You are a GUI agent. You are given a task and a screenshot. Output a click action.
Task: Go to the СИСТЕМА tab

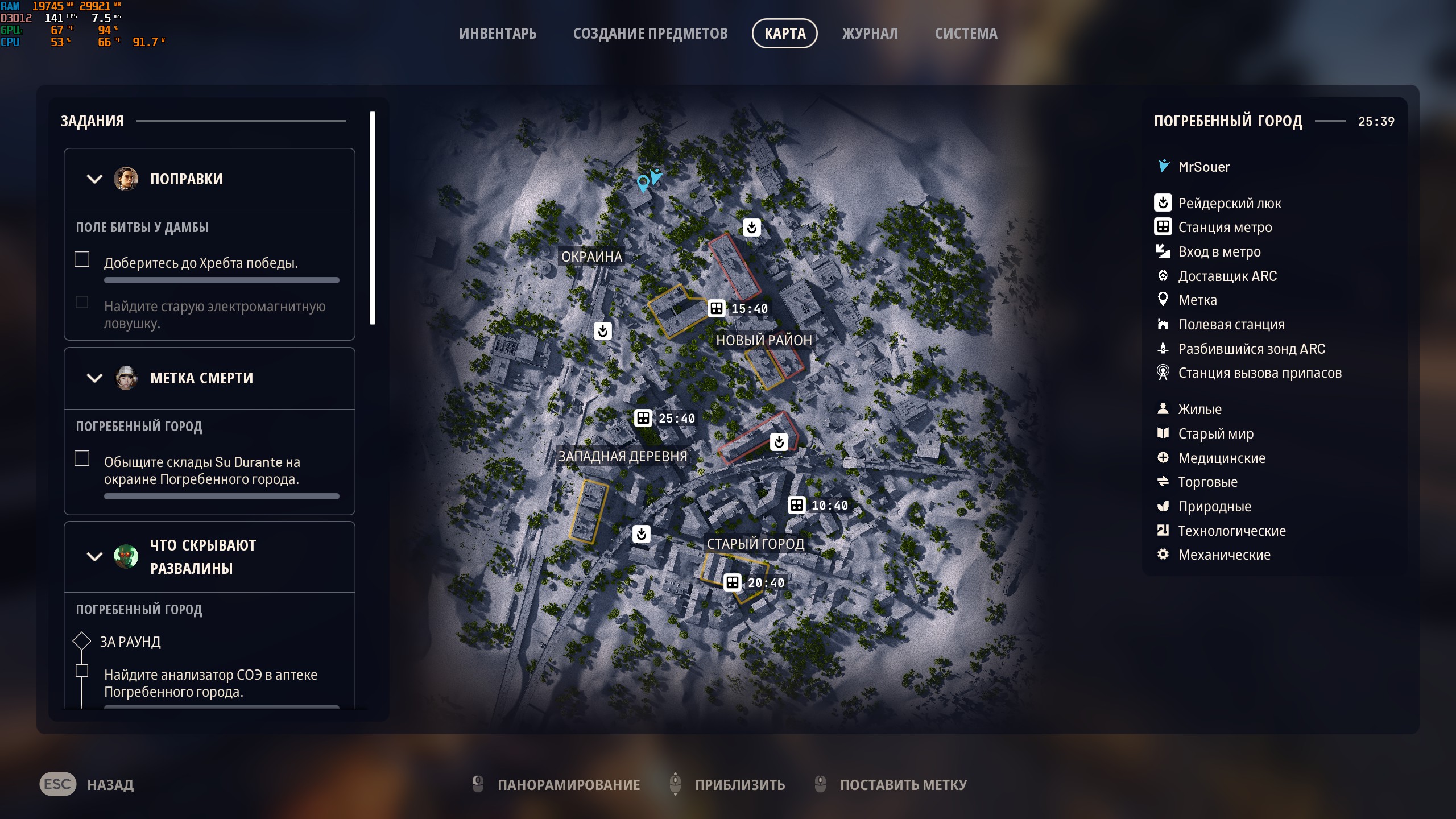pos(966,34)
